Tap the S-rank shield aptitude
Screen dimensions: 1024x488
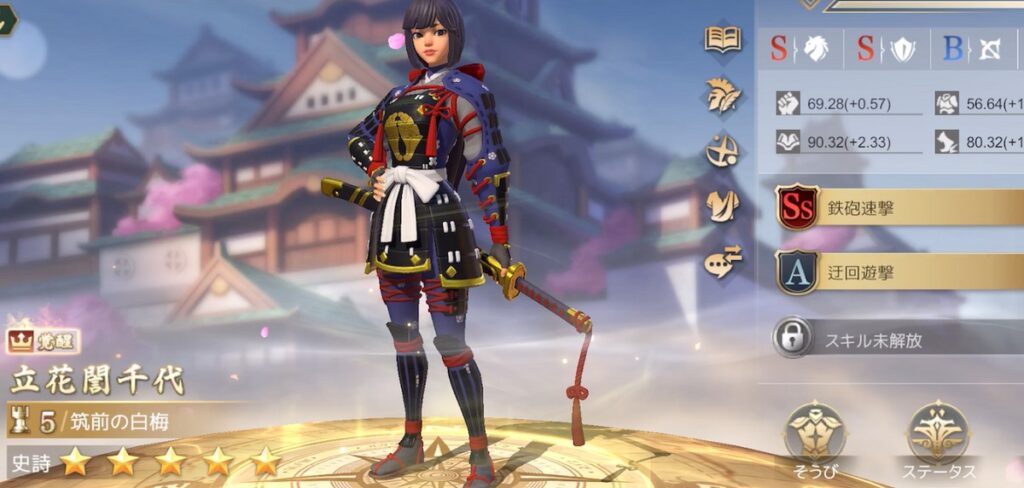click(886, 47)
